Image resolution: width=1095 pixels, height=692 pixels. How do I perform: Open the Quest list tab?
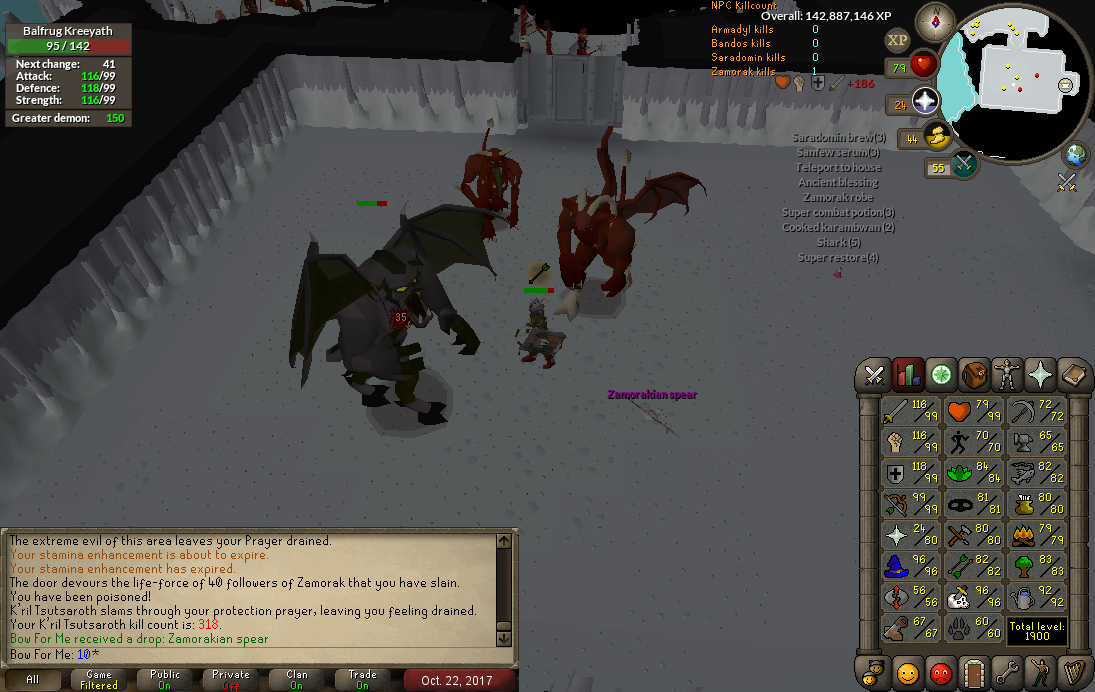pos(941,375)
